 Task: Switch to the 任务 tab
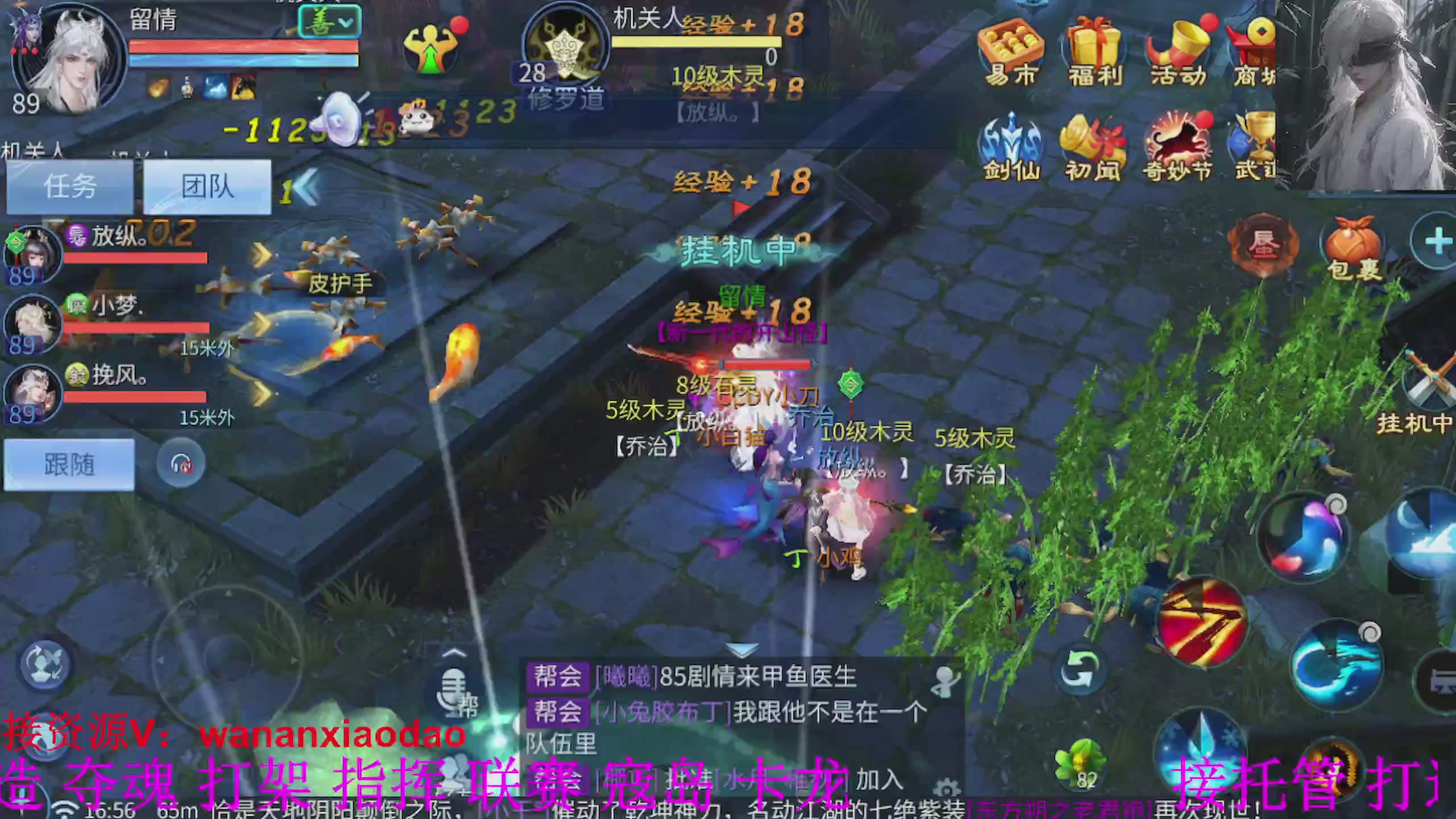point(68,187)
